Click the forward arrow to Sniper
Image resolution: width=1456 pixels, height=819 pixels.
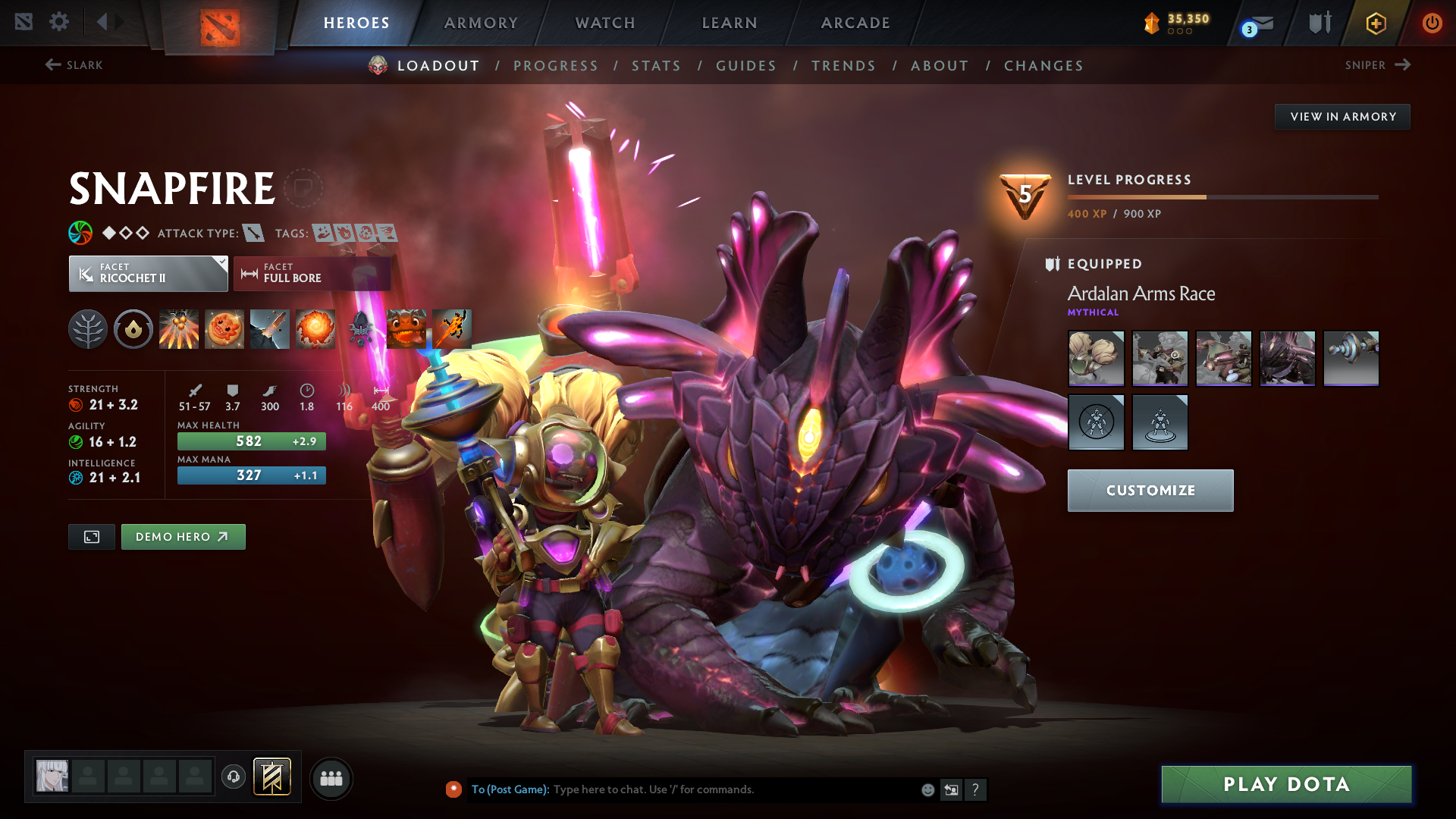[x=1401, y=65]
